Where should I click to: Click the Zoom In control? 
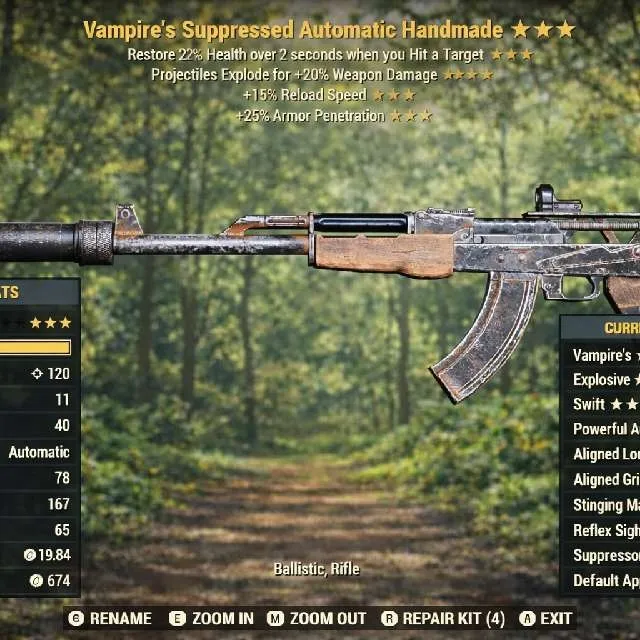(211, 619)
